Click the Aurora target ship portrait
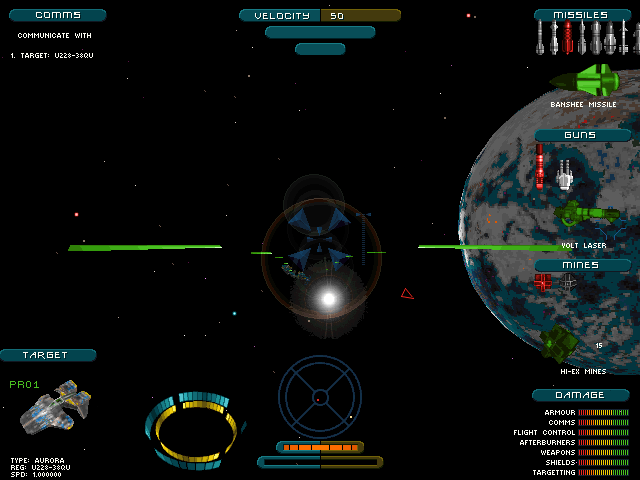The height and width of the screenshot is (480, 640). click(55, 412)
